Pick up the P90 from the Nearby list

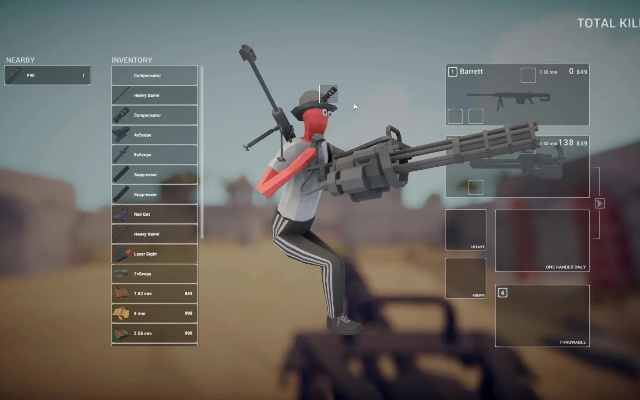[47, 75]
